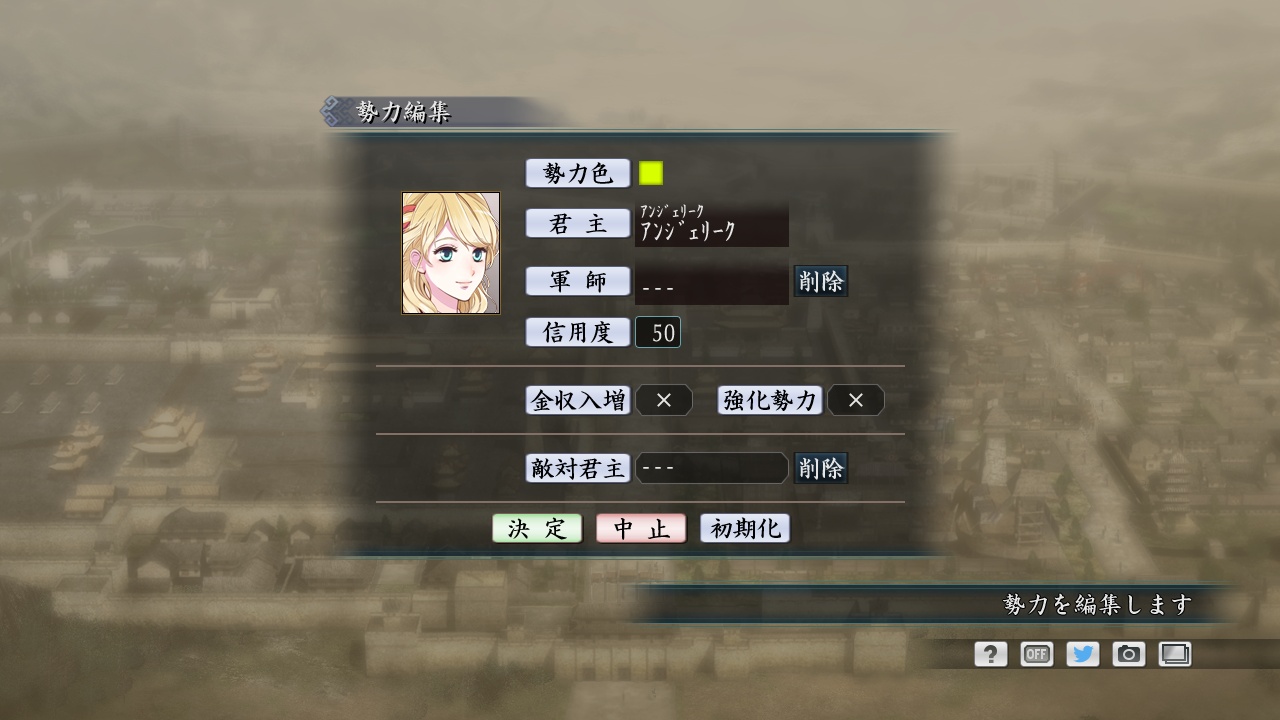
Task: Take a screenshot with the camera icon
Action: pos(1129,654)
